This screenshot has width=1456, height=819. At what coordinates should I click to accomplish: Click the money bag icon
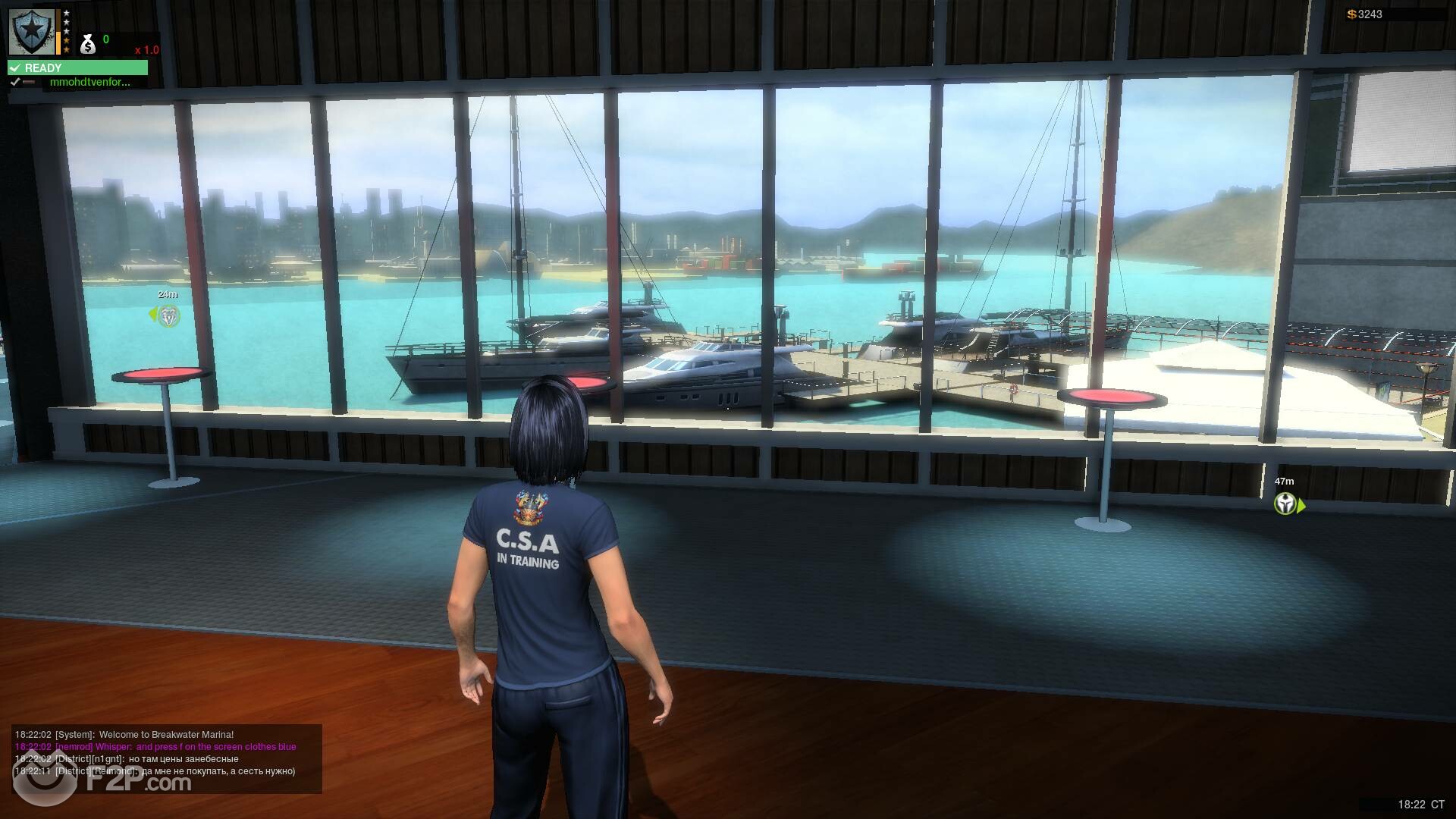coord(88,45)
